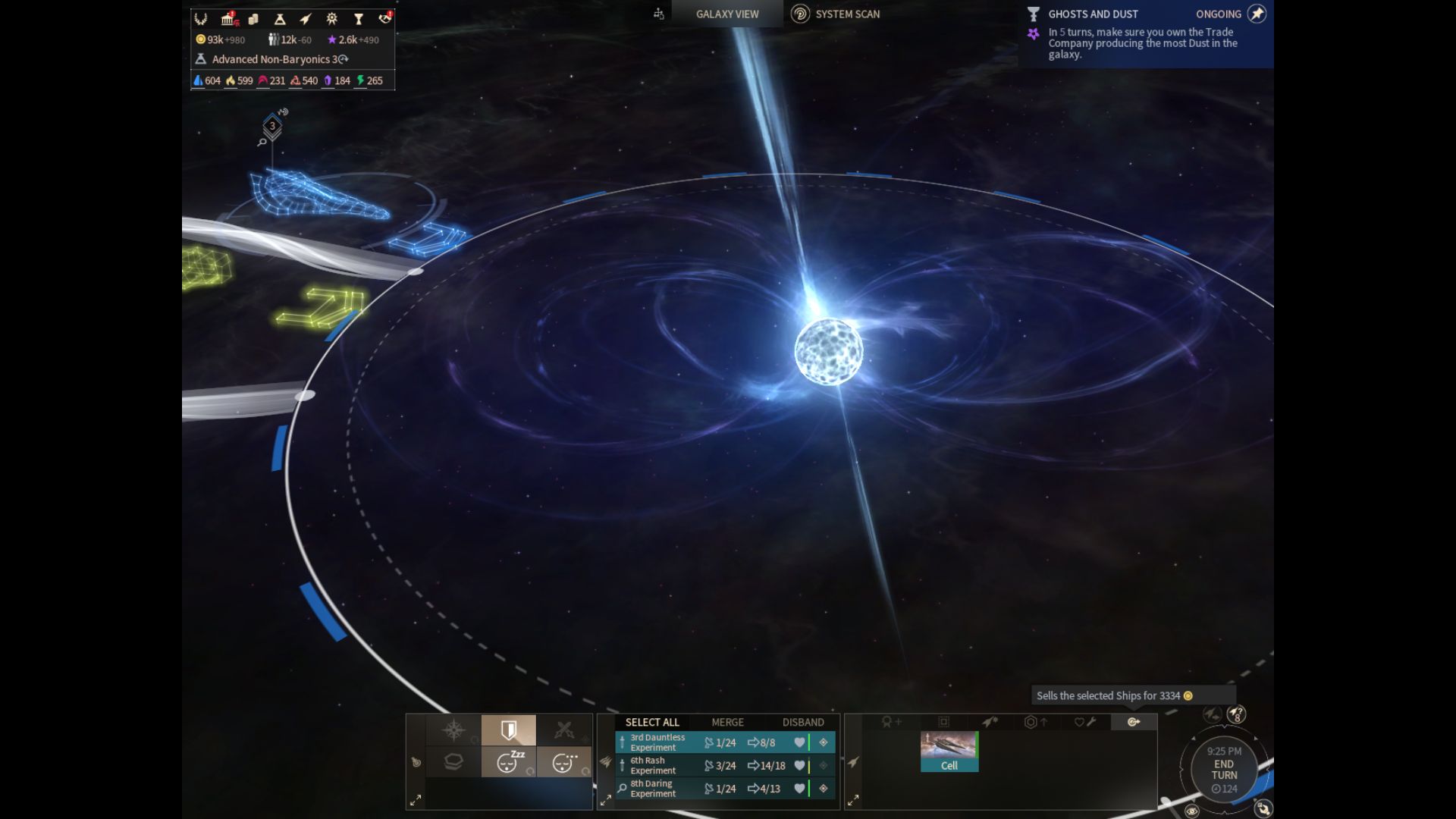Switch to Galaxy View
Viewport: 1456px width, 819px height.
tap(726, 14)
